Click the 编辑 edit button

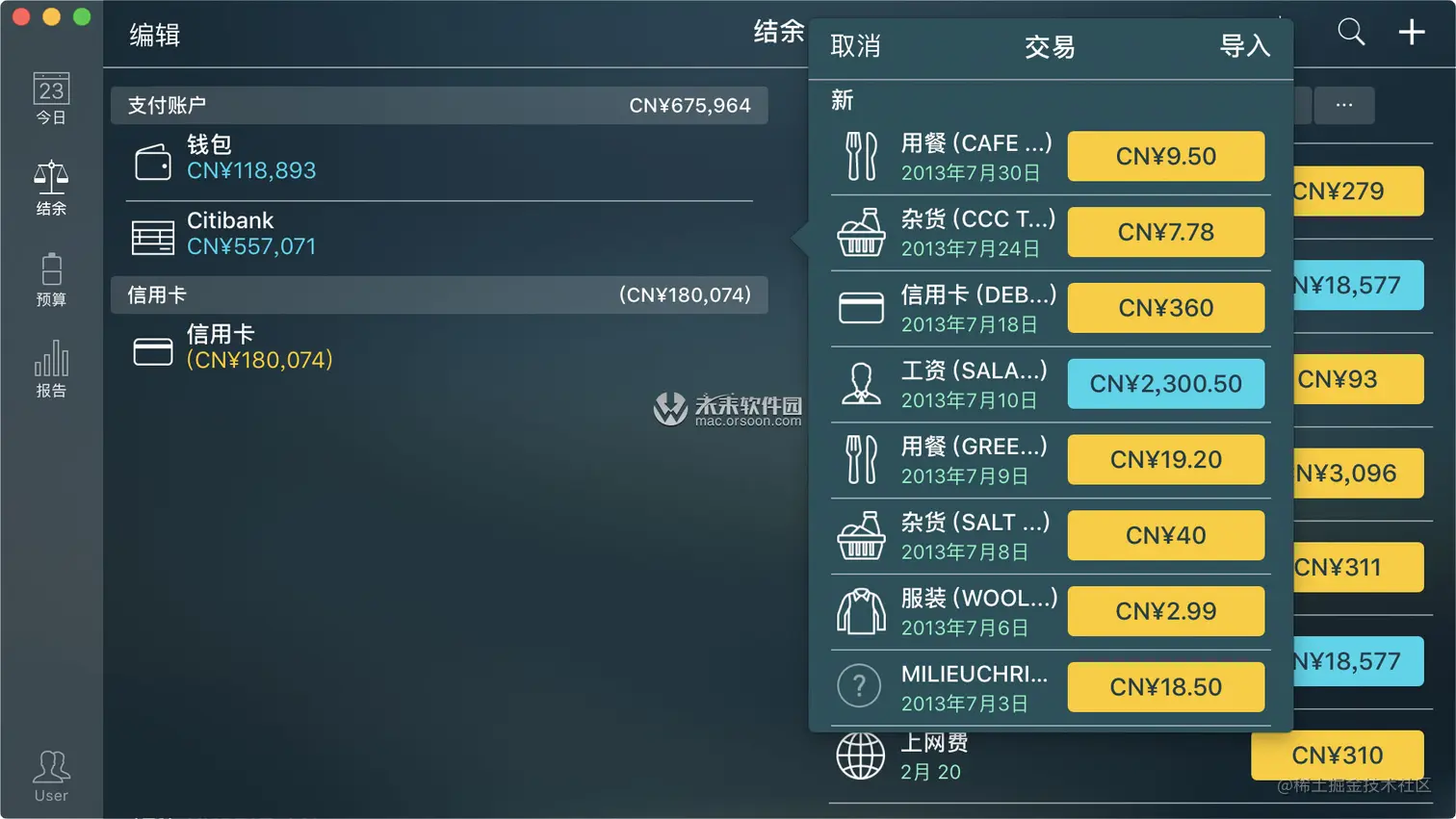coord(155,36)
